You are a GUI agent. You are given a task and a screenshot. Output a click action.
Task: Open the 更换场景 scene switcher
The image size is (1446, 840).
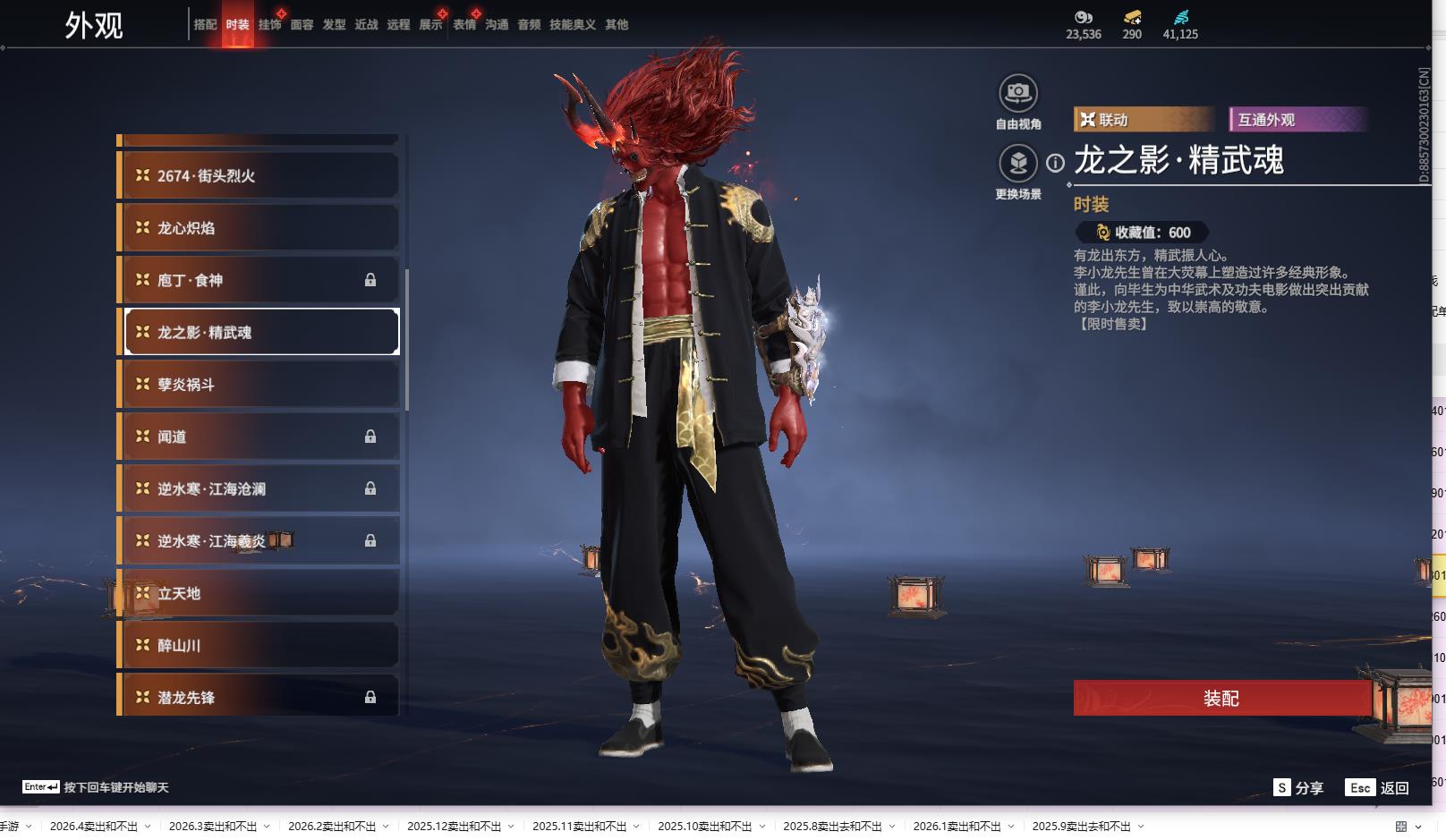(1017, 164)
